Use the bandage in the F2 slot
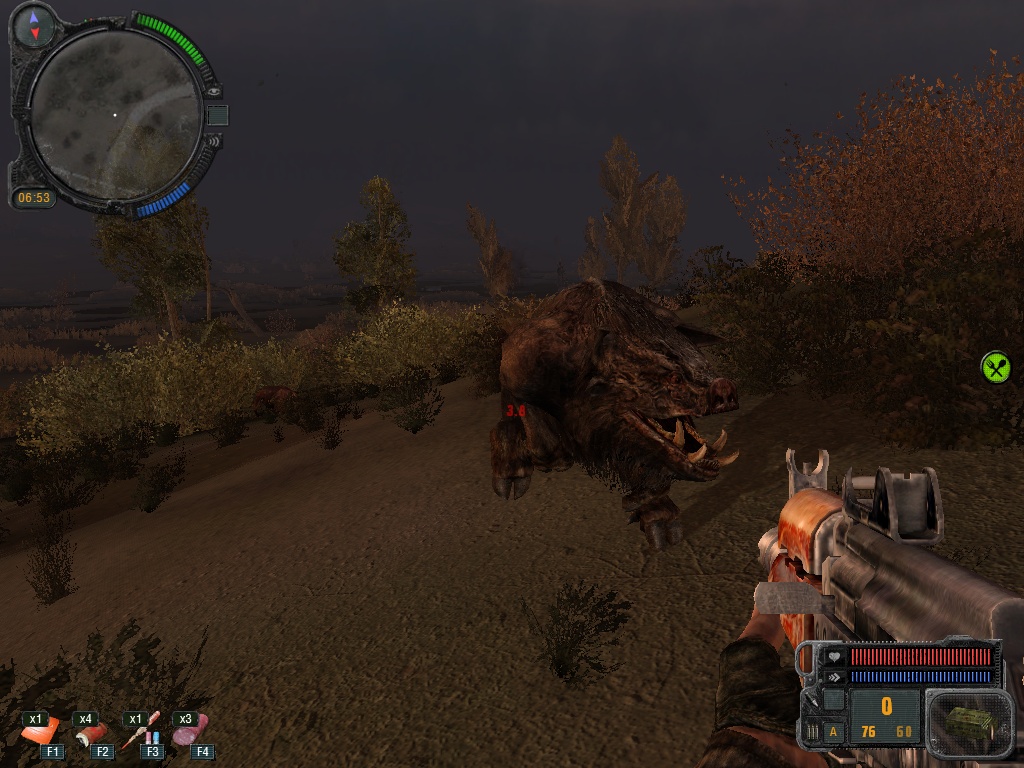 90,733
